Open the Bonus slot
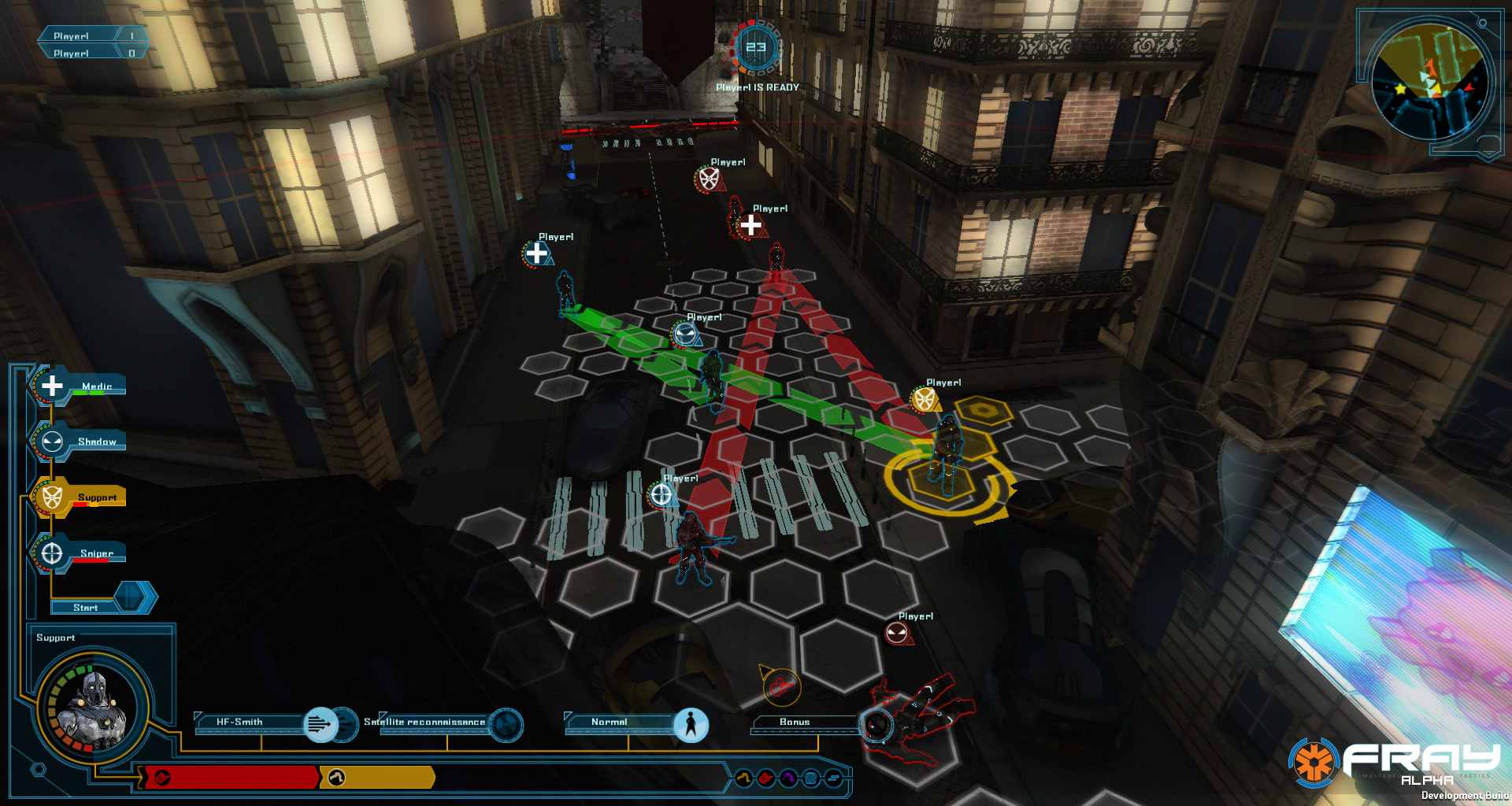Image resolution: width=1512 pixels, height=806 pixels. click(795, 722)
